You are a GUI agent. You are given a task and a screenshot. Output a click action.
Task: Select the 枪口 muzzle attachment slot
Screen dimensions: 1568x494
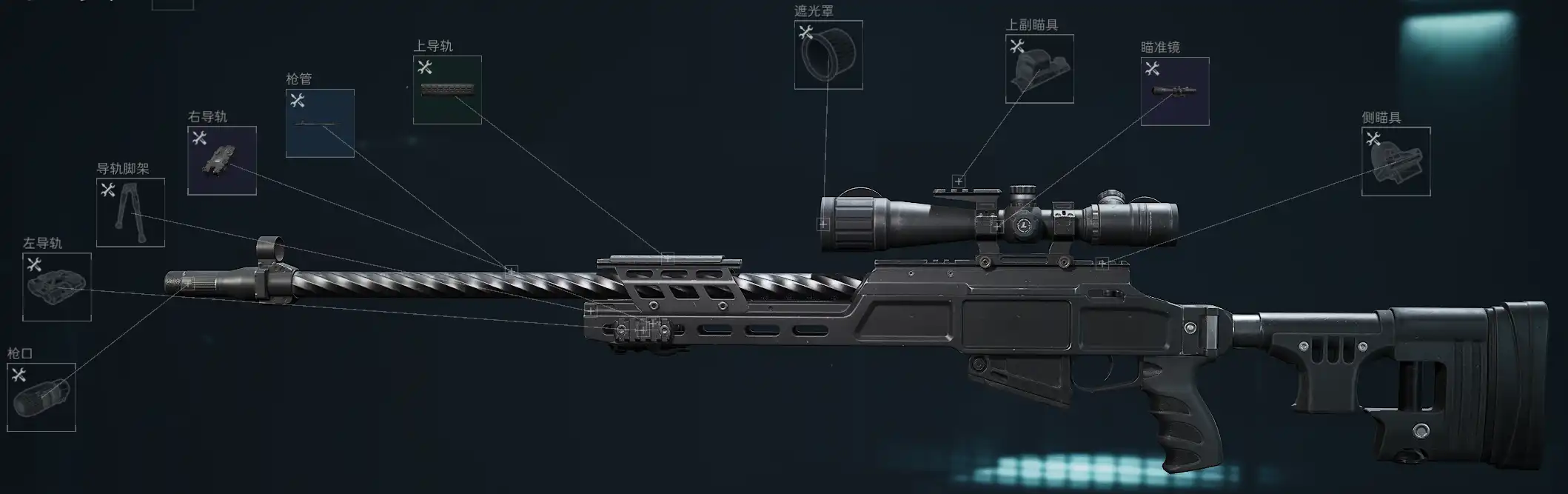tap(41, 397)
